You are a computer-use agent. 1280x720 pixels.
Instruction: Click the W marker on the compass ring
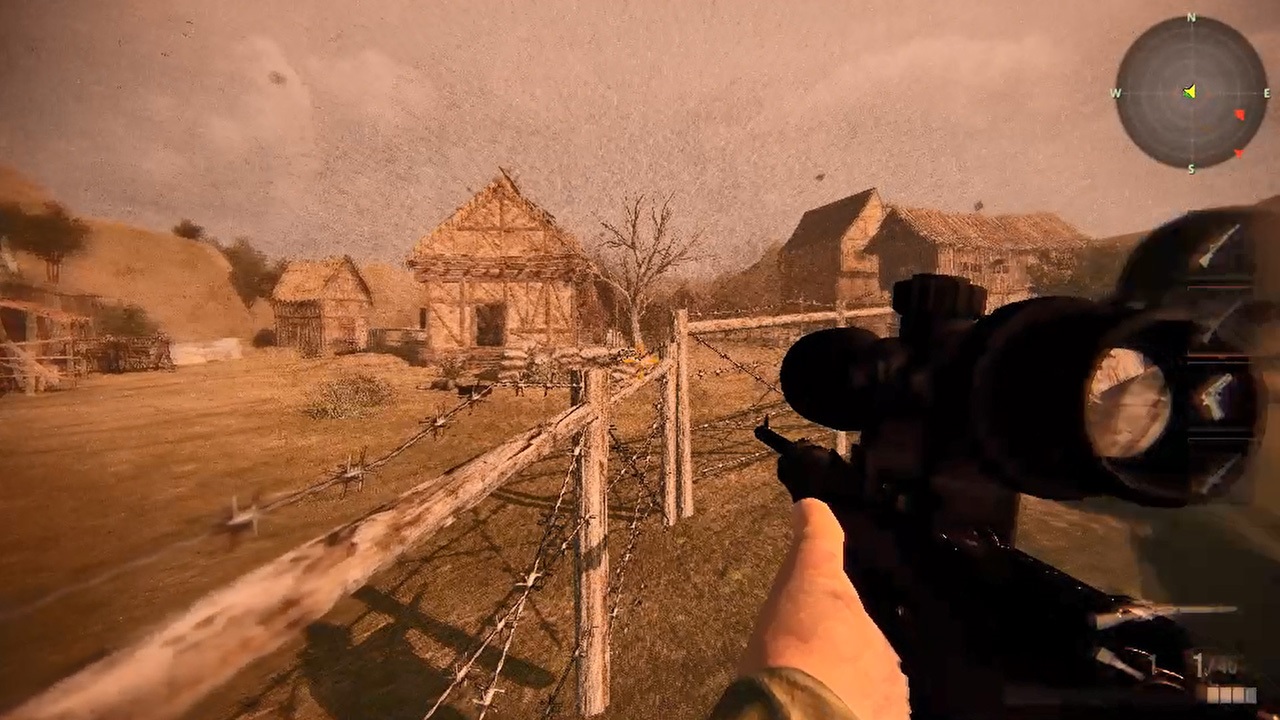pos(1115,92)
